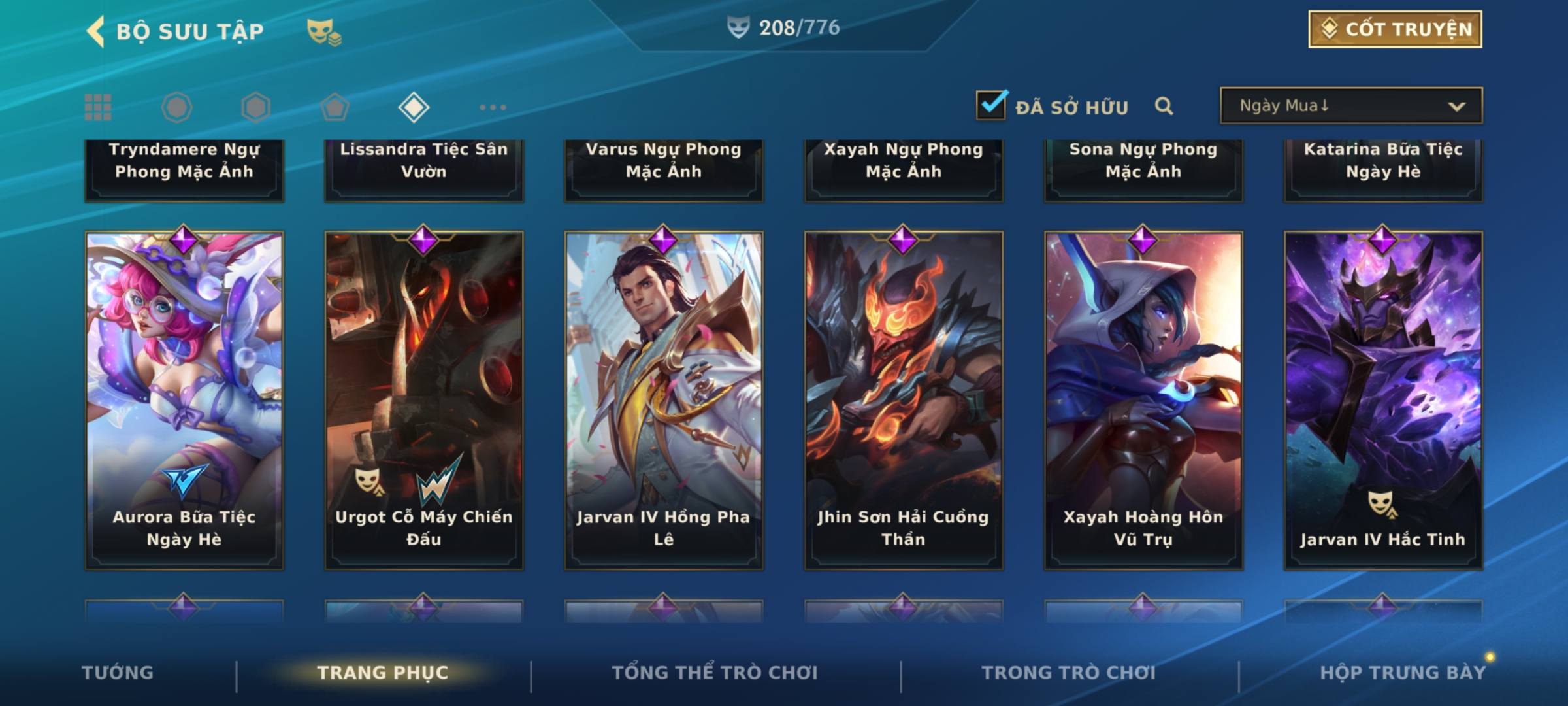Open the three-dots more filters
Viewport: 1568px width, 706px height.
[493, 107]
